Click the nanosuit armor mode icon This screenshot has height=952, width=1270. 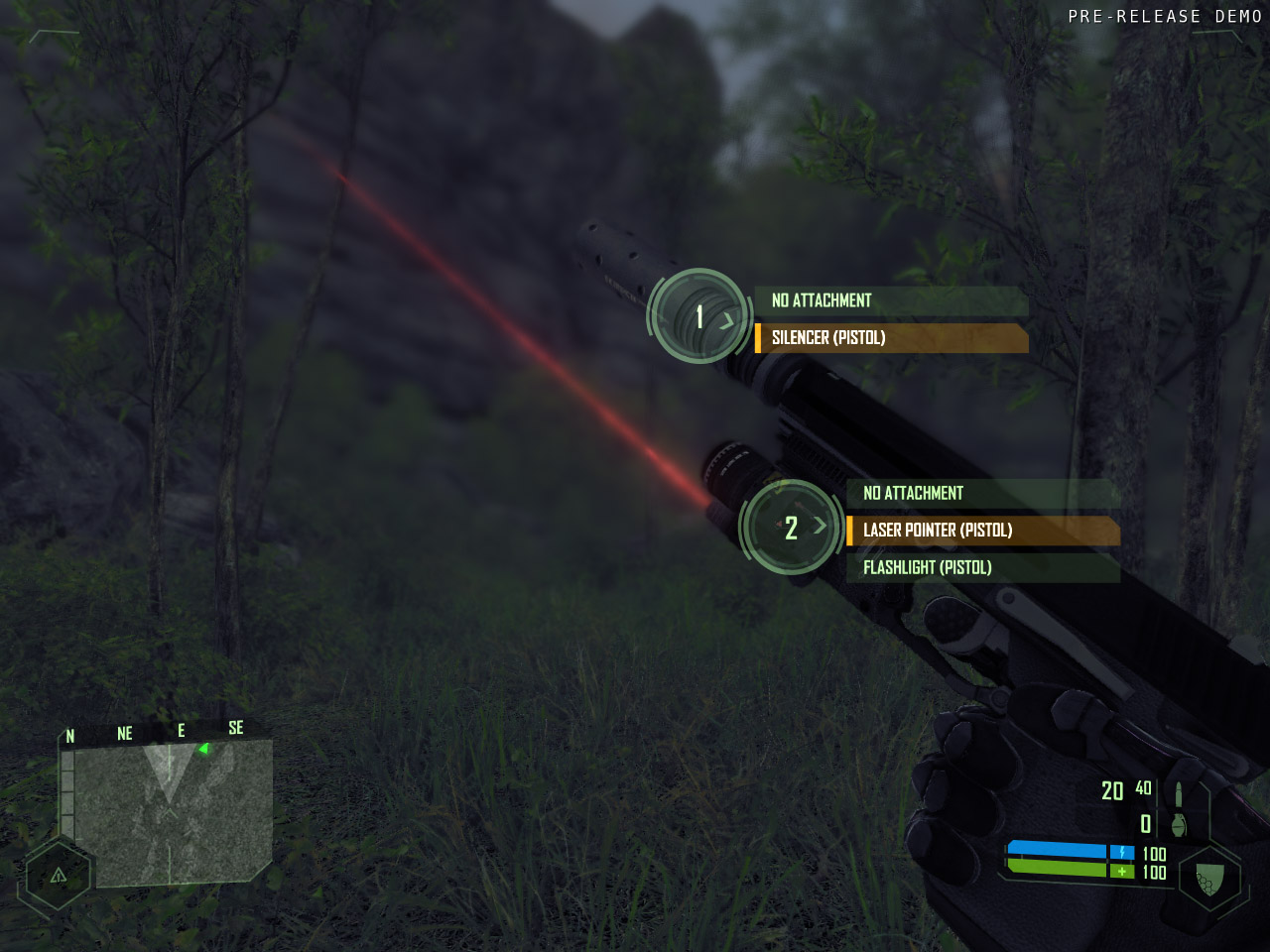pos(1209,879)
